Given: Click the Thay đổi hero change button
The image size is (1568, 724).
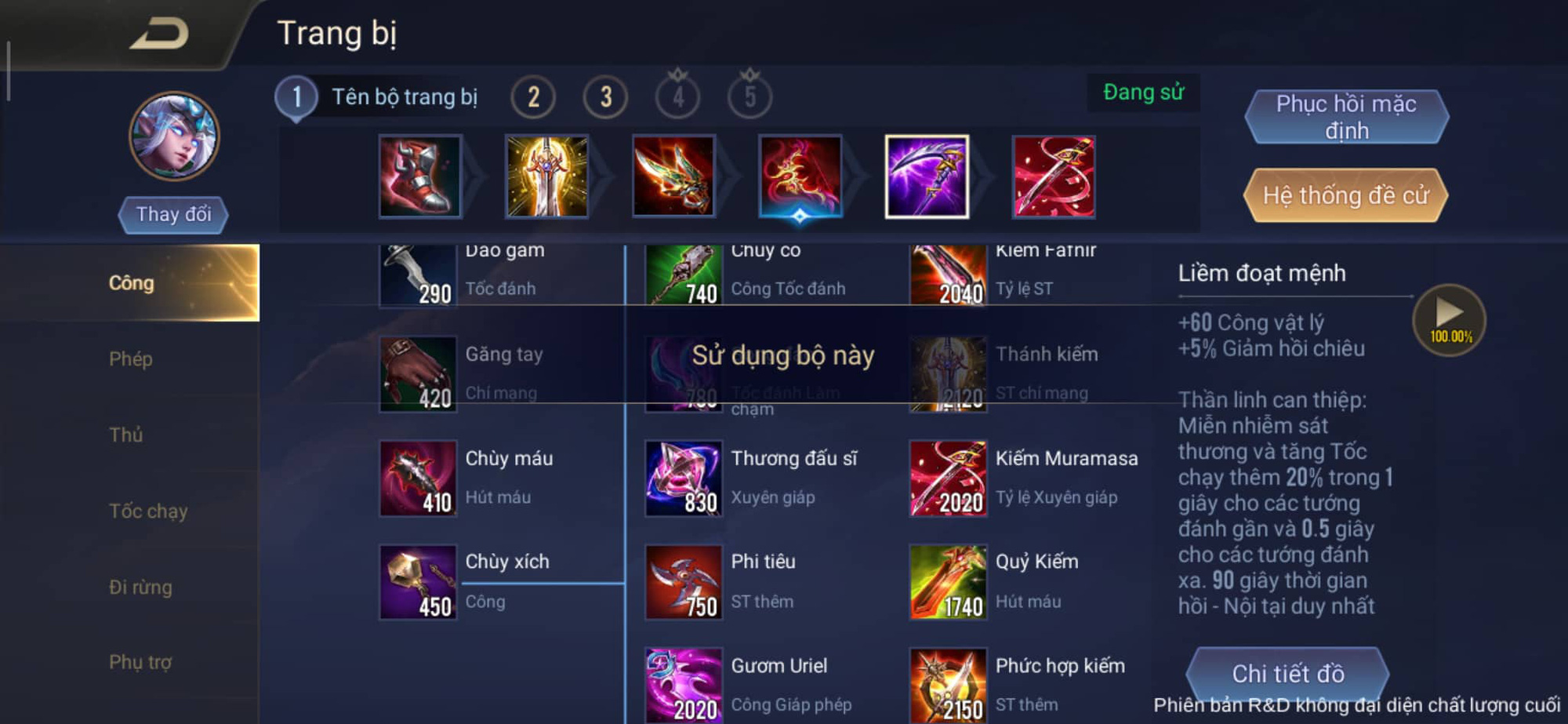Looking at the screenshot, I should tap(173, 214).
